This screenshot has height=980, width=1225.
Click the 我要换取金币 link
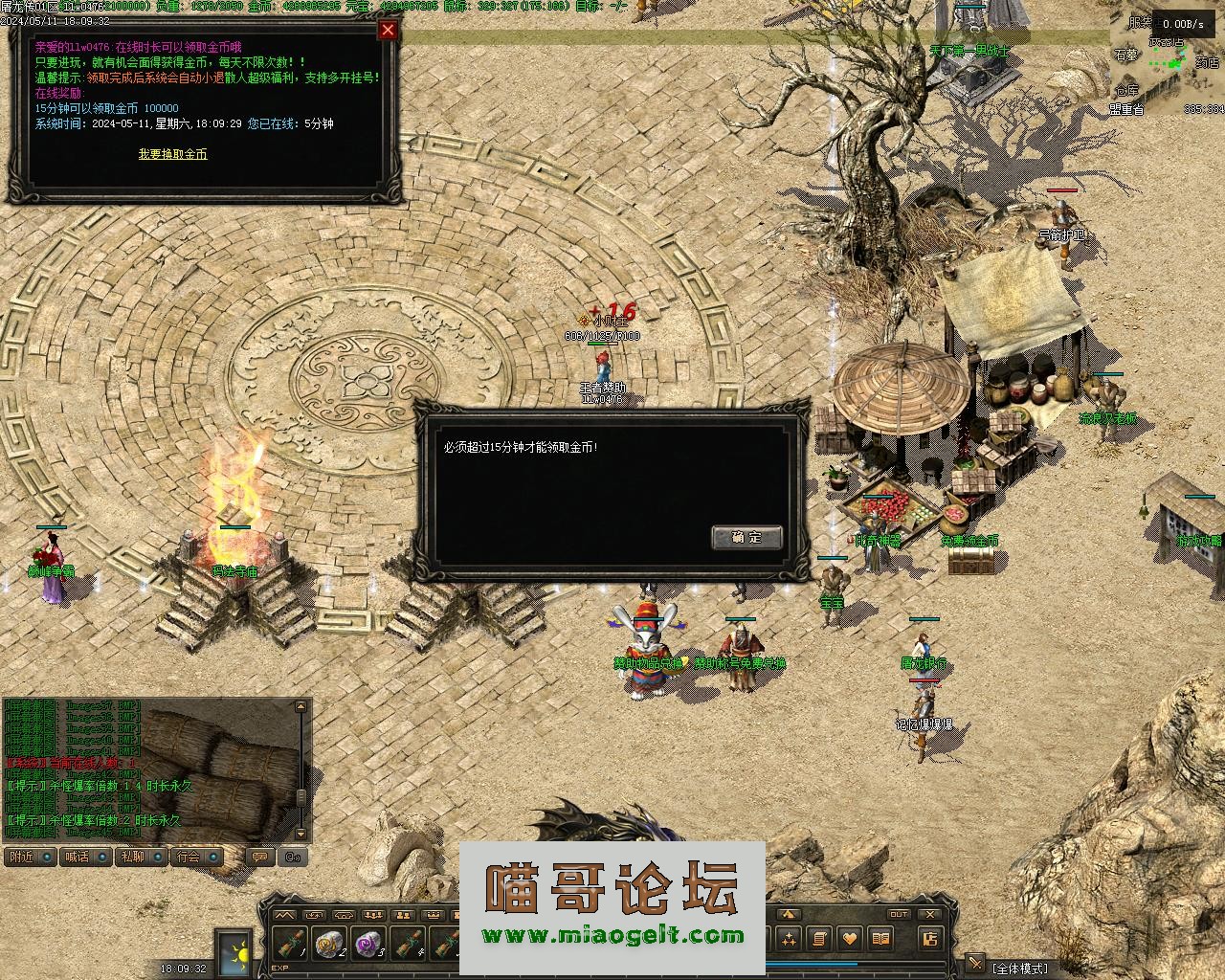coord(172,154)
